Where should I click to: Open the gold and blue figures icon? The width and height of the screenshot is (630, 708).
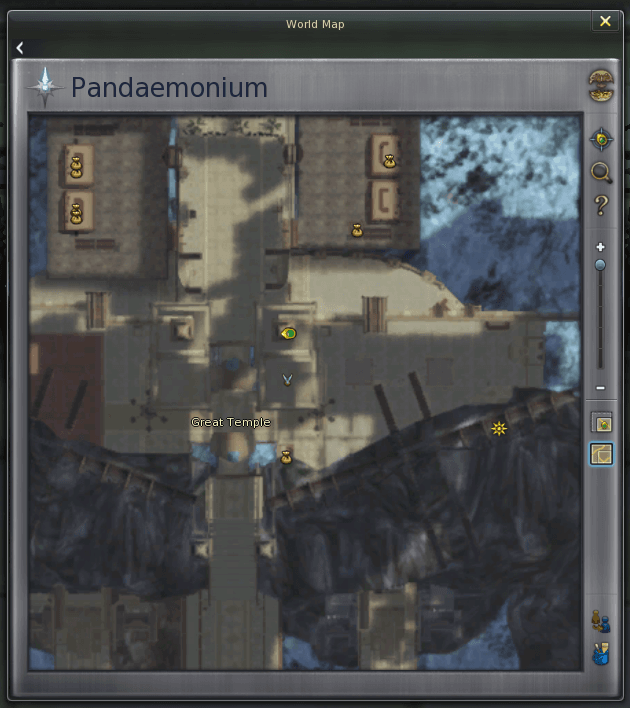coord(601,621)
